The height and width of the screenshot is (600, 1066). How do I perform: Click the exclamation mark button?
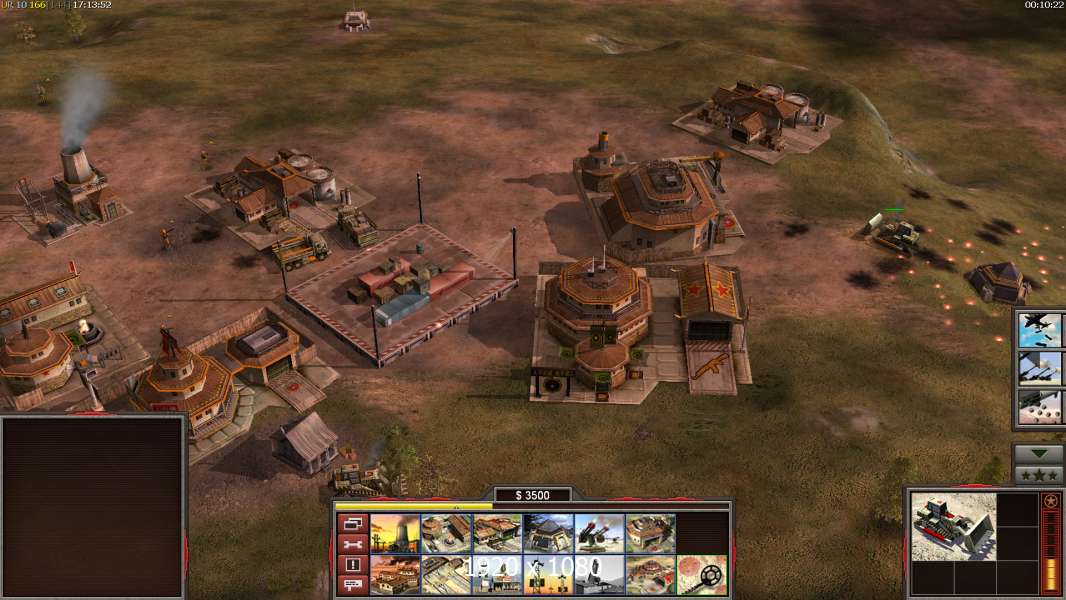point(352,564)
